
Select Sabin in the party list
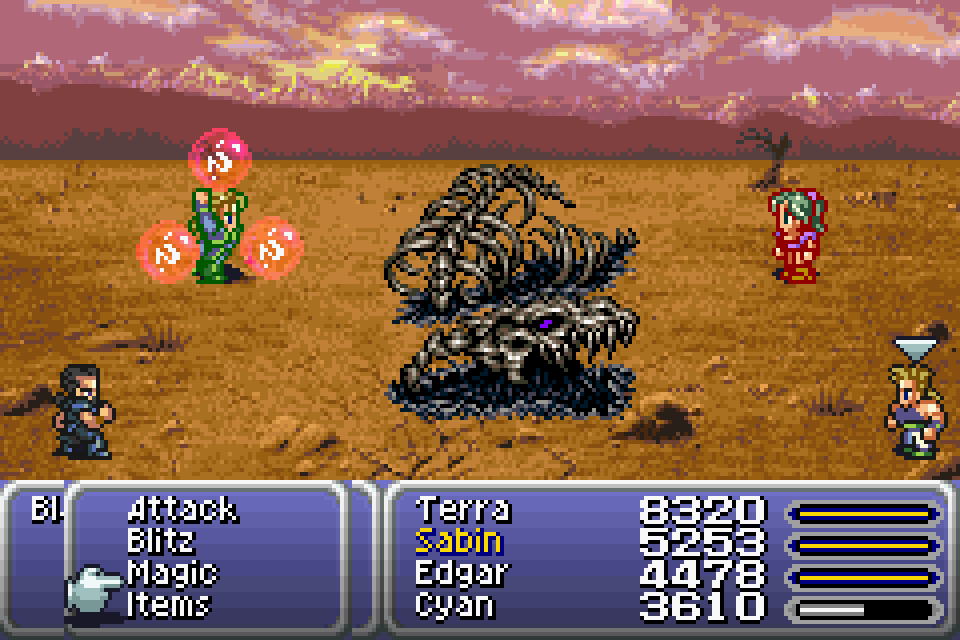tap(458, 542)
